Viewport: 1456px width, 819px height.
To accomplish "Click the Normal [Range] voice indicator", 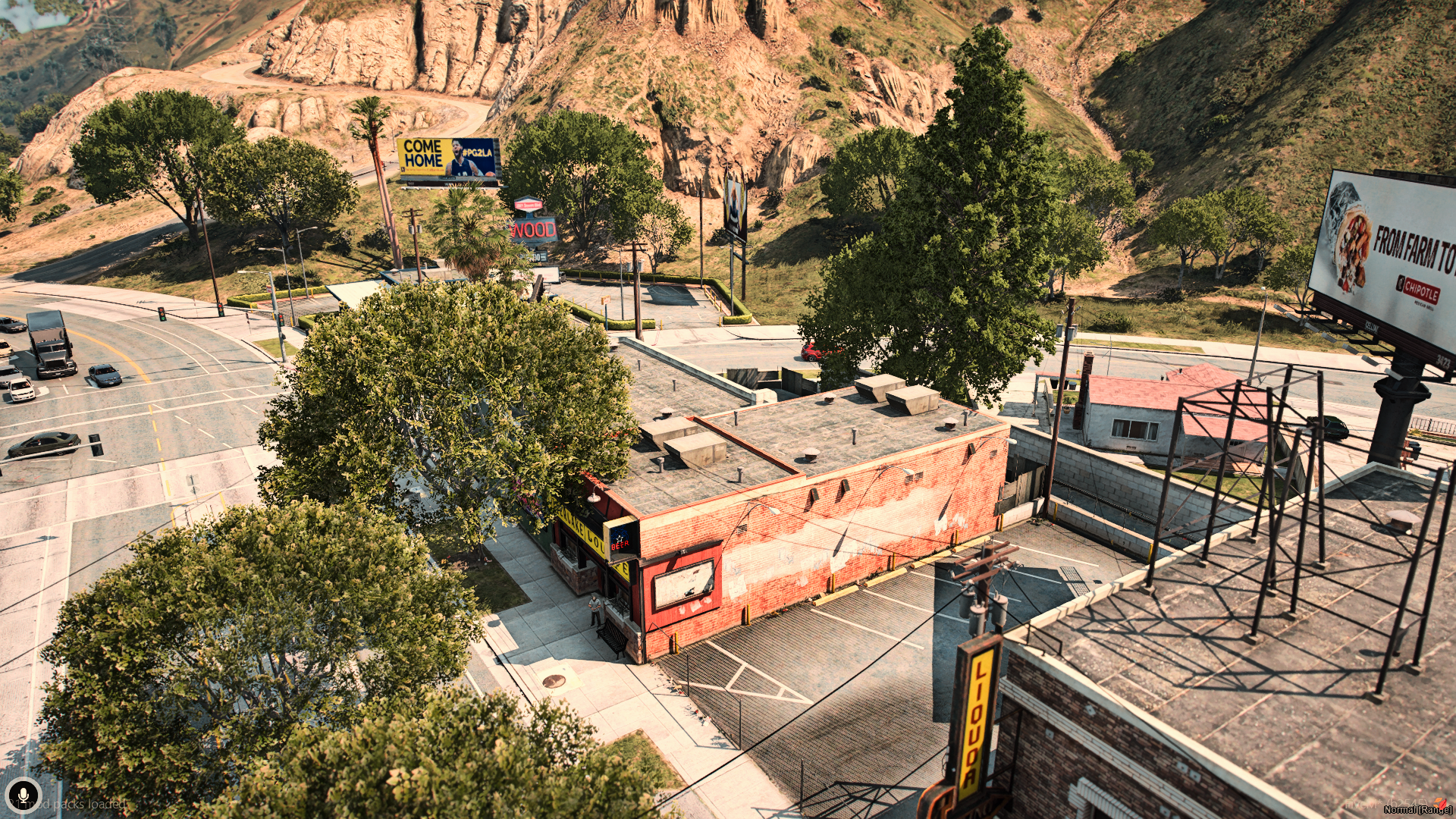I will [1417, 809].
